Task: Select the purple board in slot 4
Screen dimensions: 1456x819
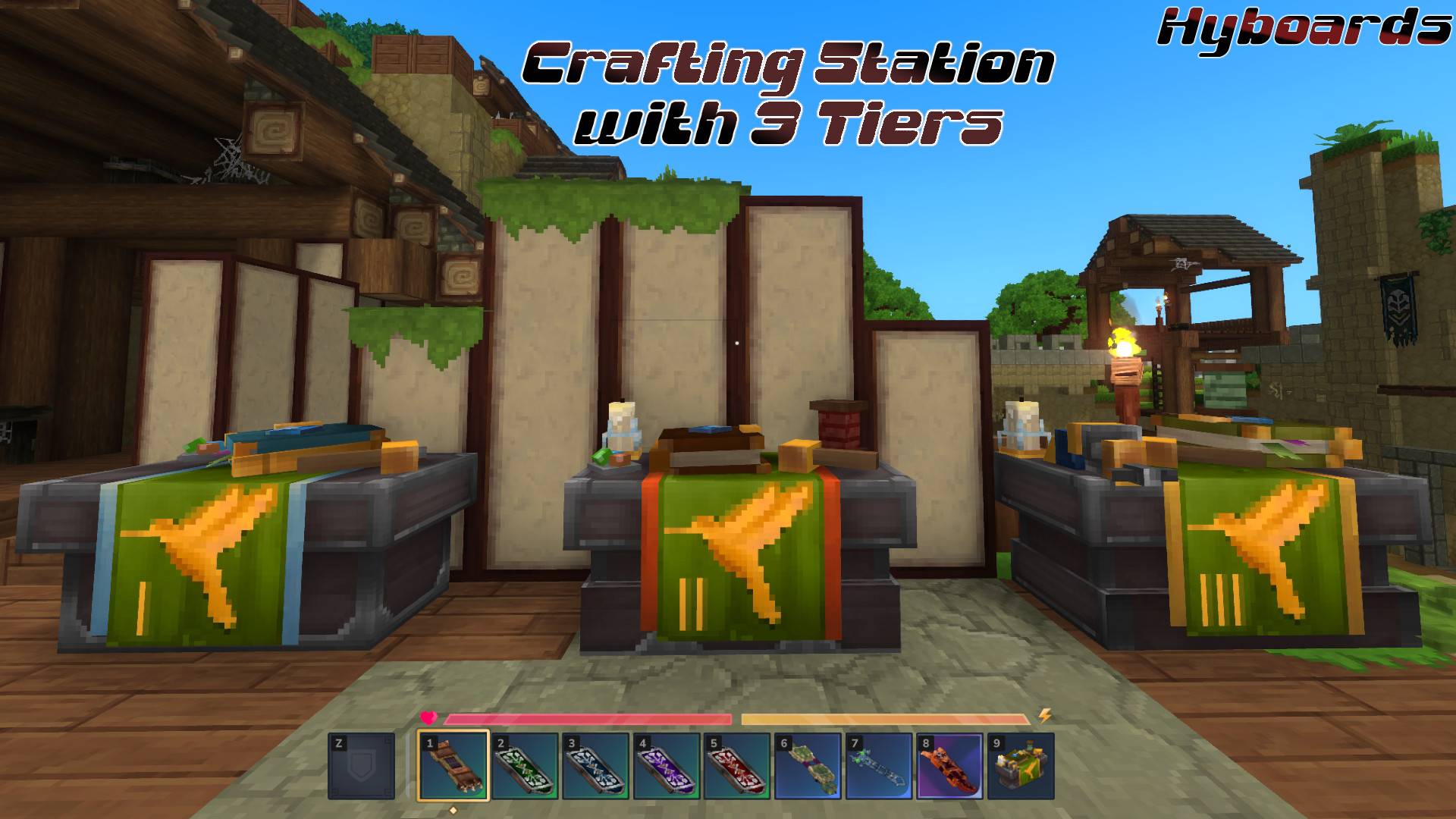Action: [667, 766]
